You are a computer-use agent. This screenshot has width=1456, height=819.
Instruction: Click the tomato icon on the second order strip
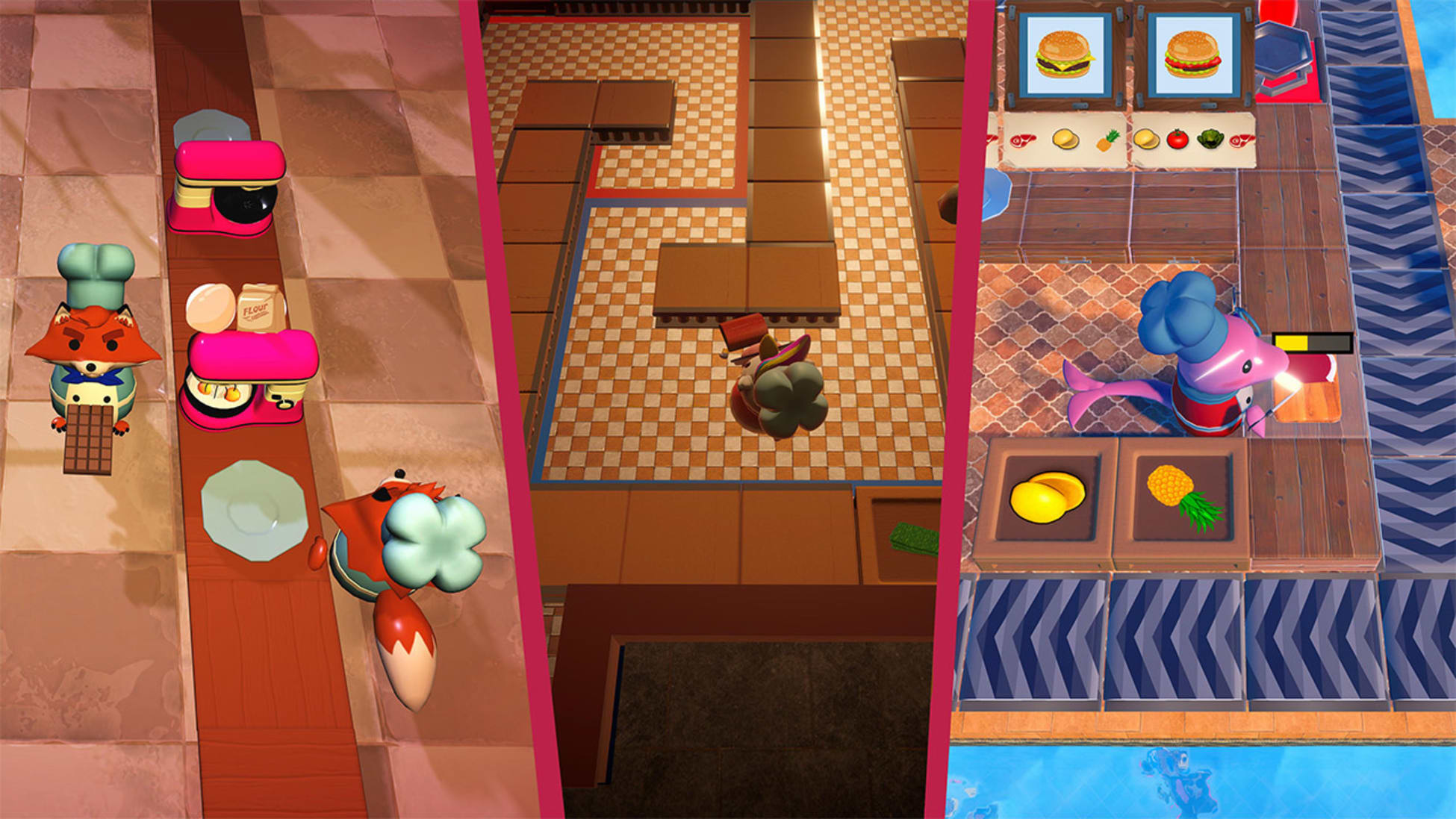[x=1177, y=140]
